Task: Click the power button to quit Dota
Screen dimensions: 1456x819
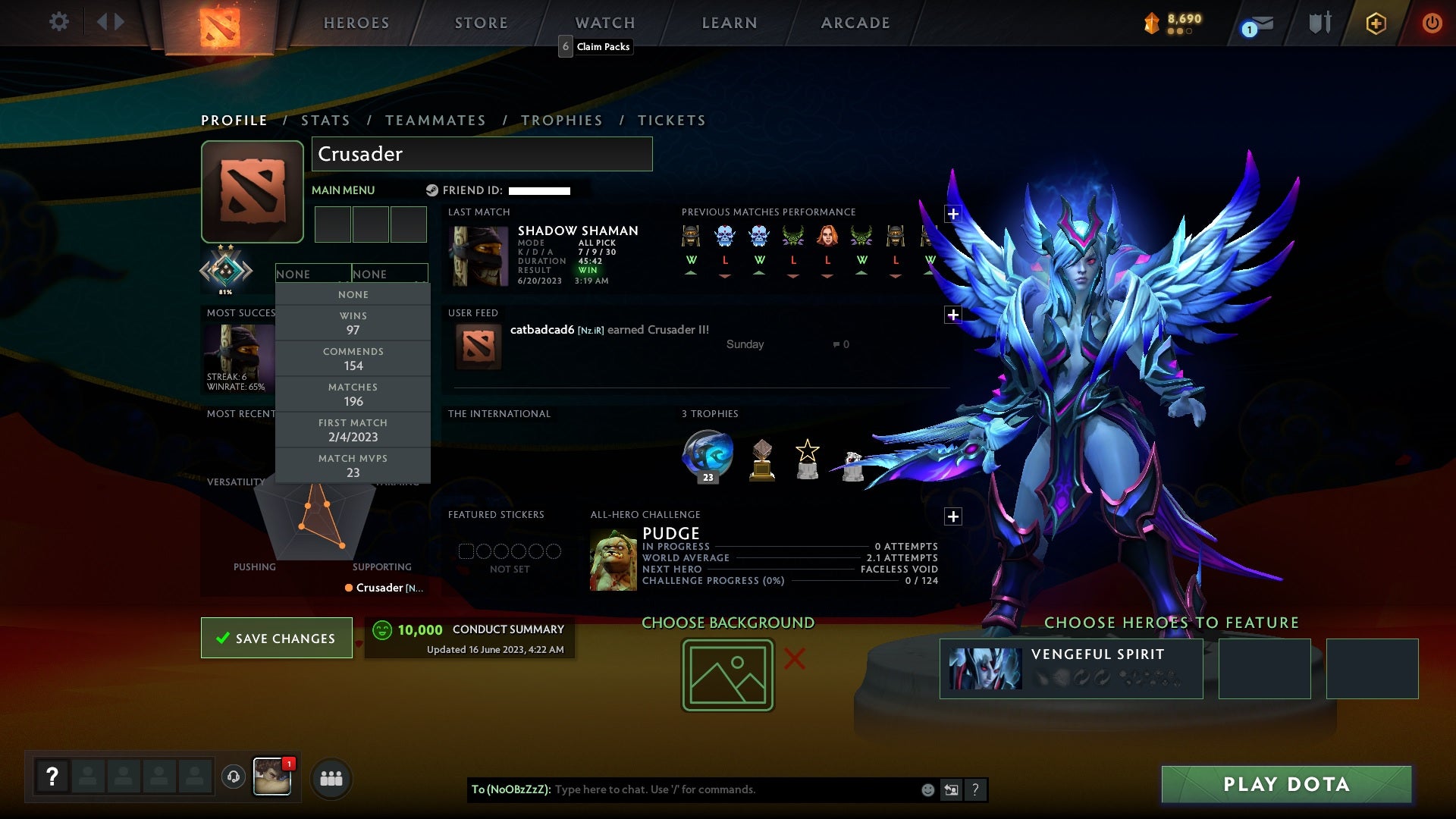Action: (x=1432, y=23)
